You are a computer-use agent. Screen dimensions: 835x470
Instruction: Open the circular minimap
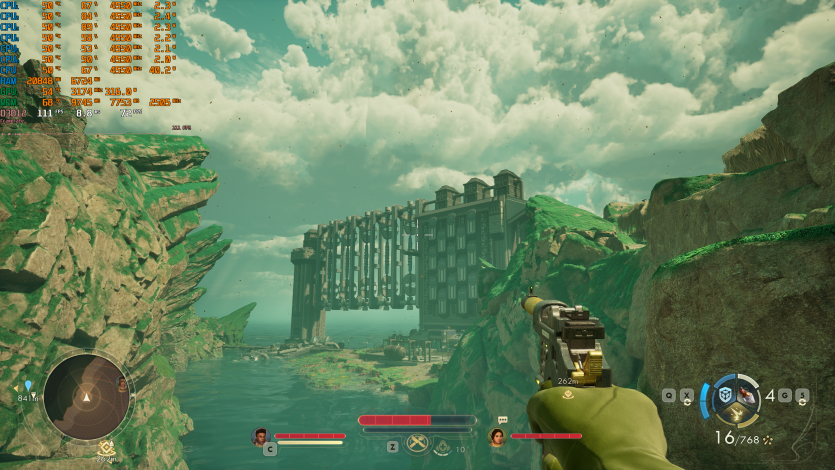point(86,396)
